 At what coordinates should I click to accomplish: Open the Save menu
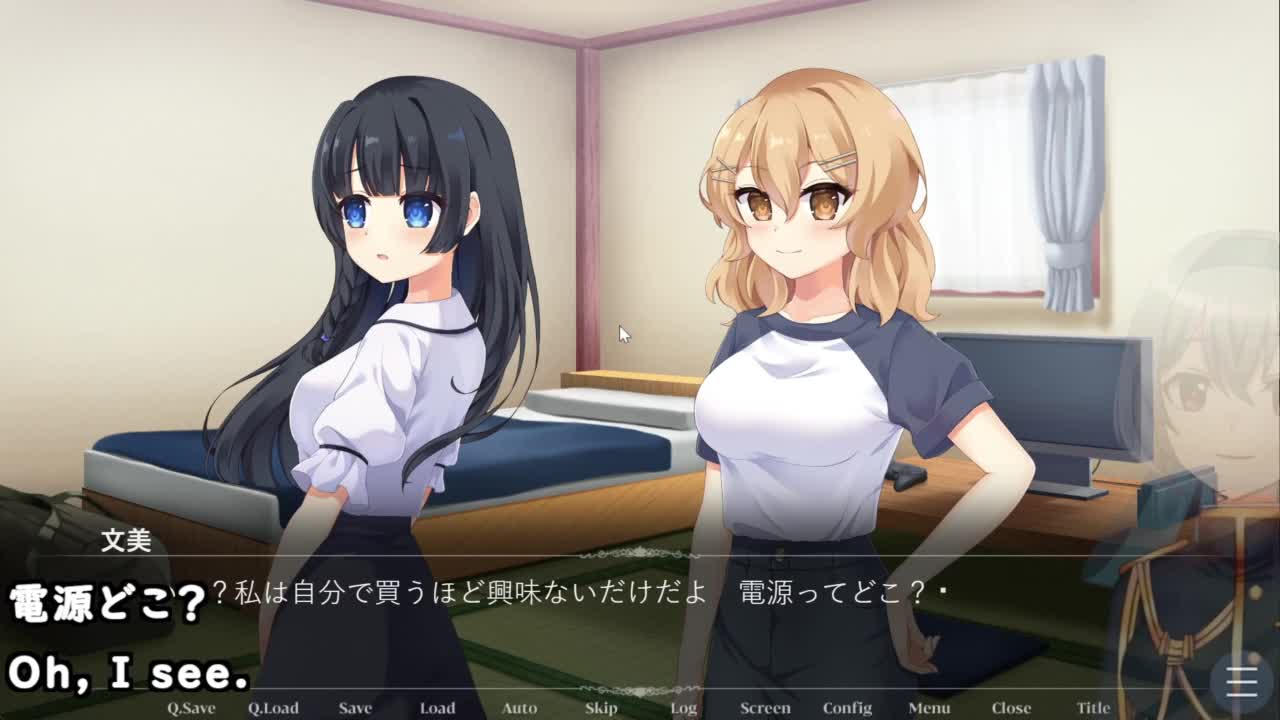click(355, 708)
